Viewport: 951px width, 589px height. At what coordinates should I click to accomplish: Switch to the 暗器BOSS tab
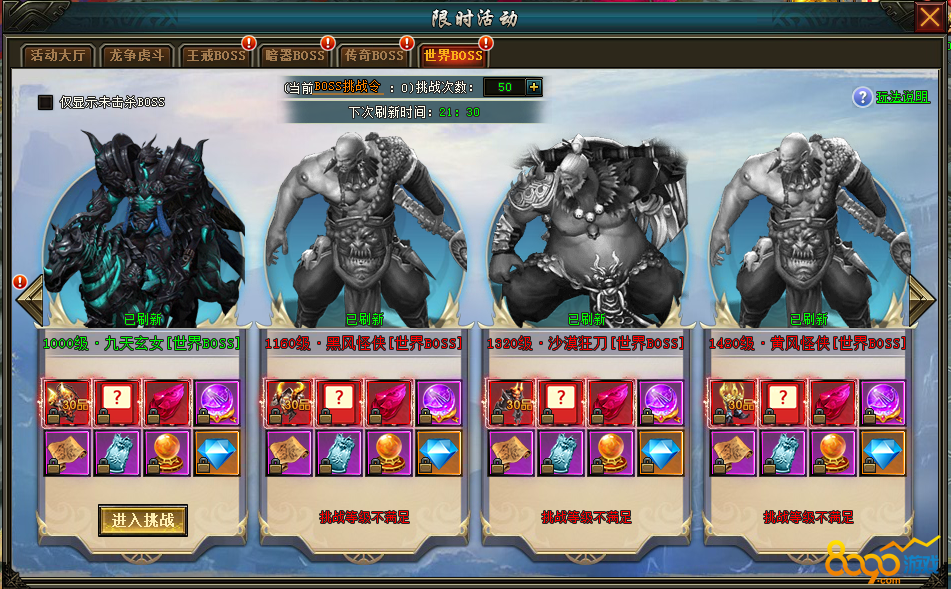coord(295,56)
